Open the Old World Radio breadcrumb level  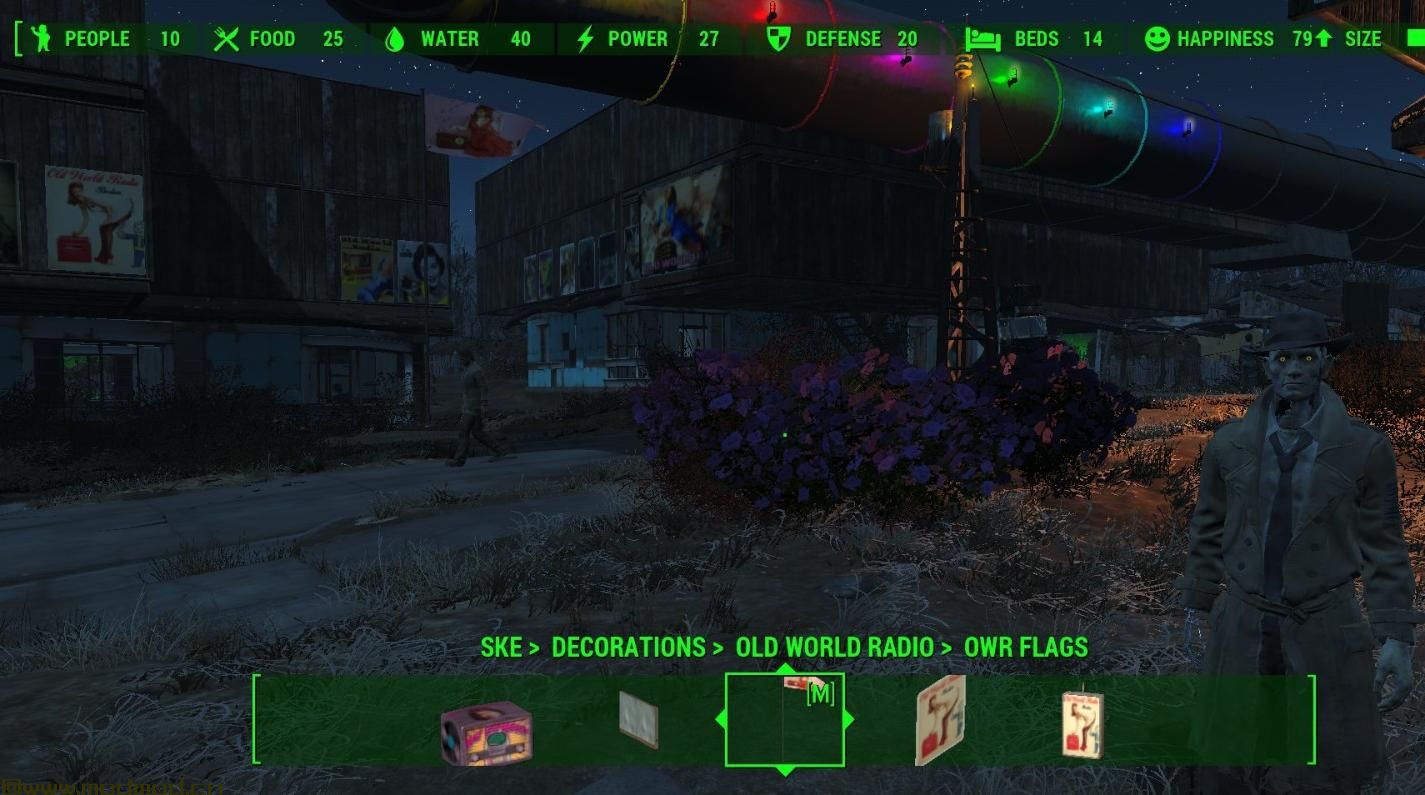834,647
